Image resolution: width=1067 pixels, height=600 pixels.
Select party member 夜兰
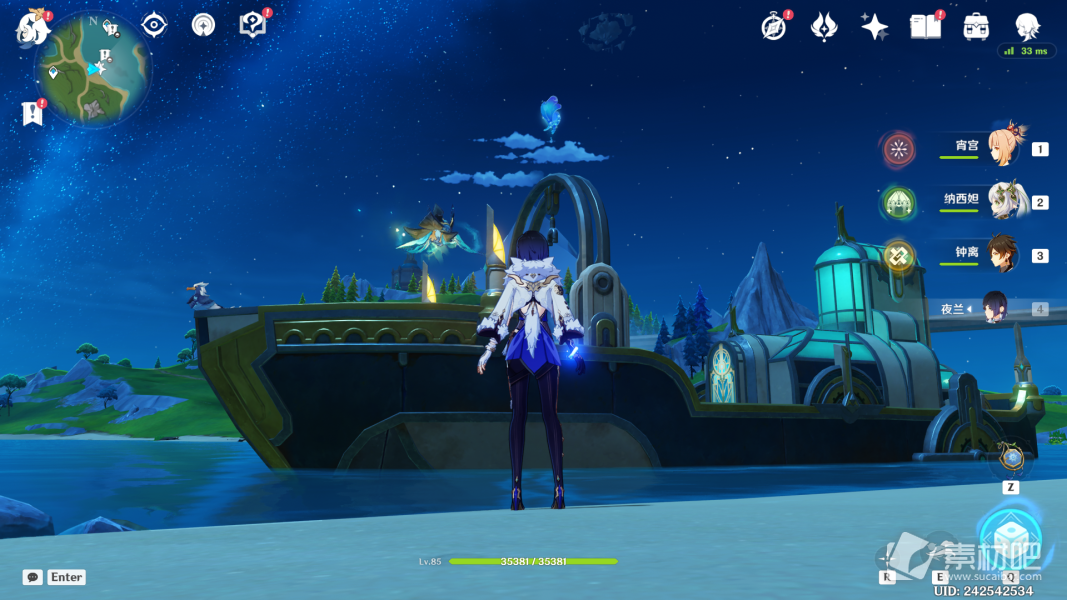coord(996,308)
